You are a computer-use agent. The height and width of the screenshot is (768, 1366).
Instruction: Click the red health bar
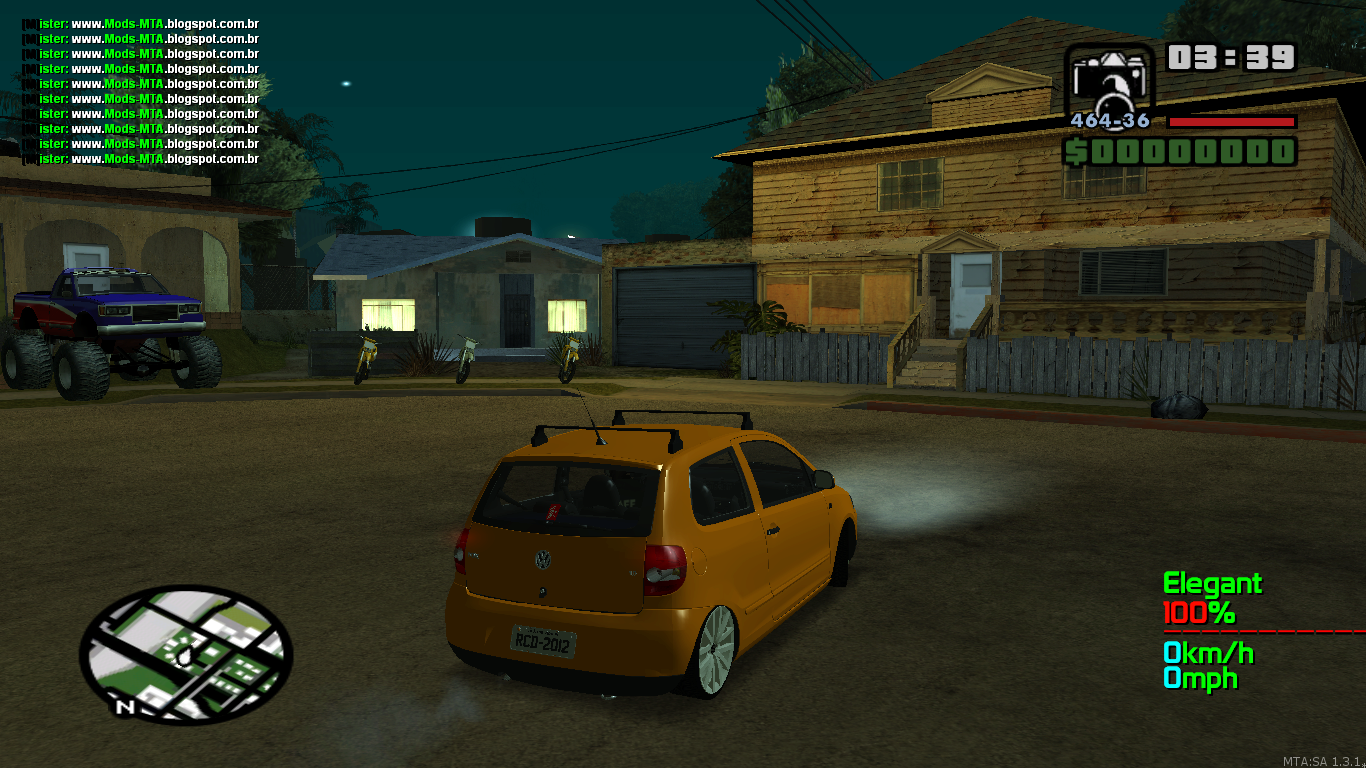click(1231, 122)
